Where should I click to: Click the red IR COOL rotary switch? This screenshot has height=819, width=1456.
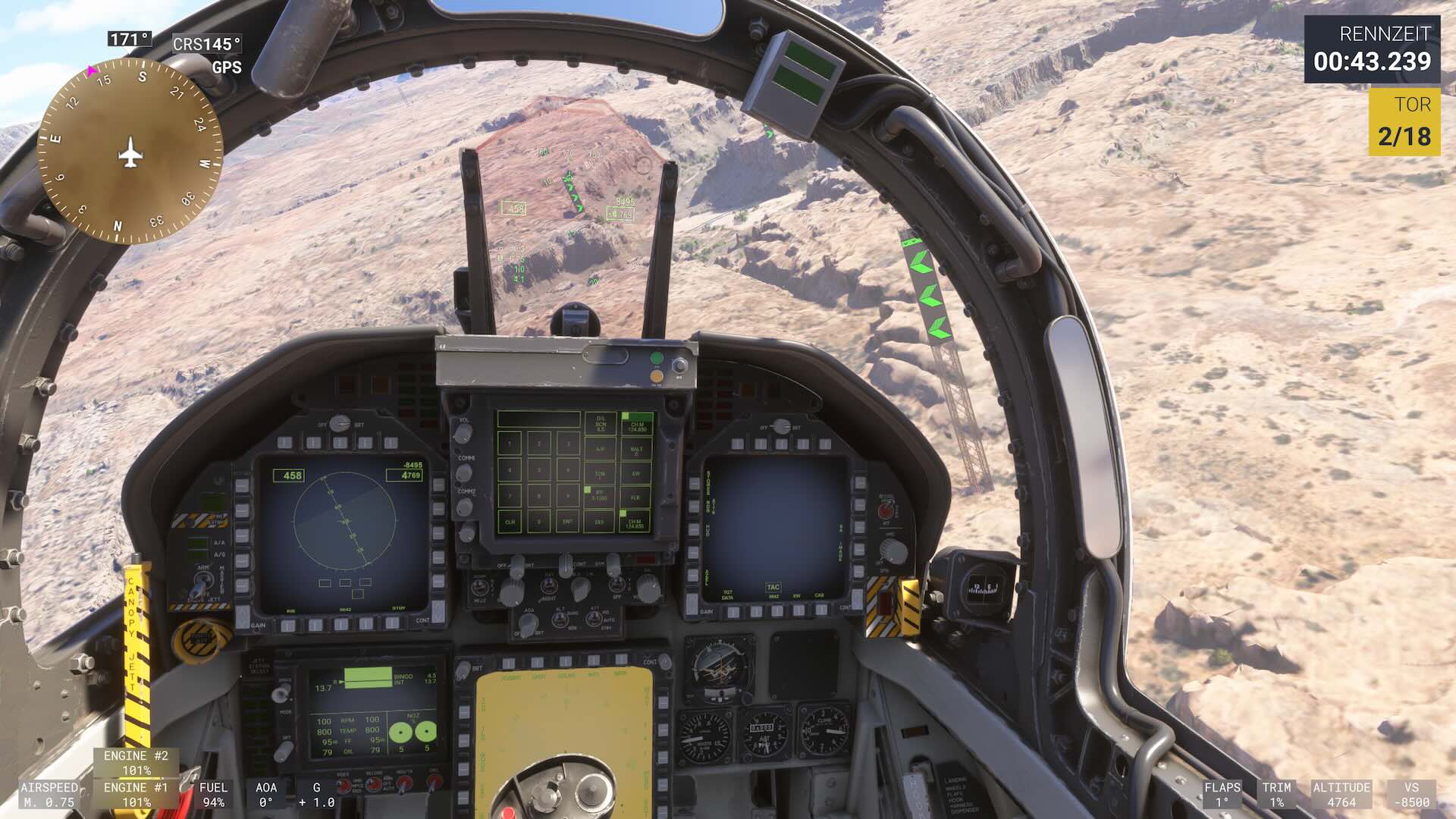(886, 508)
